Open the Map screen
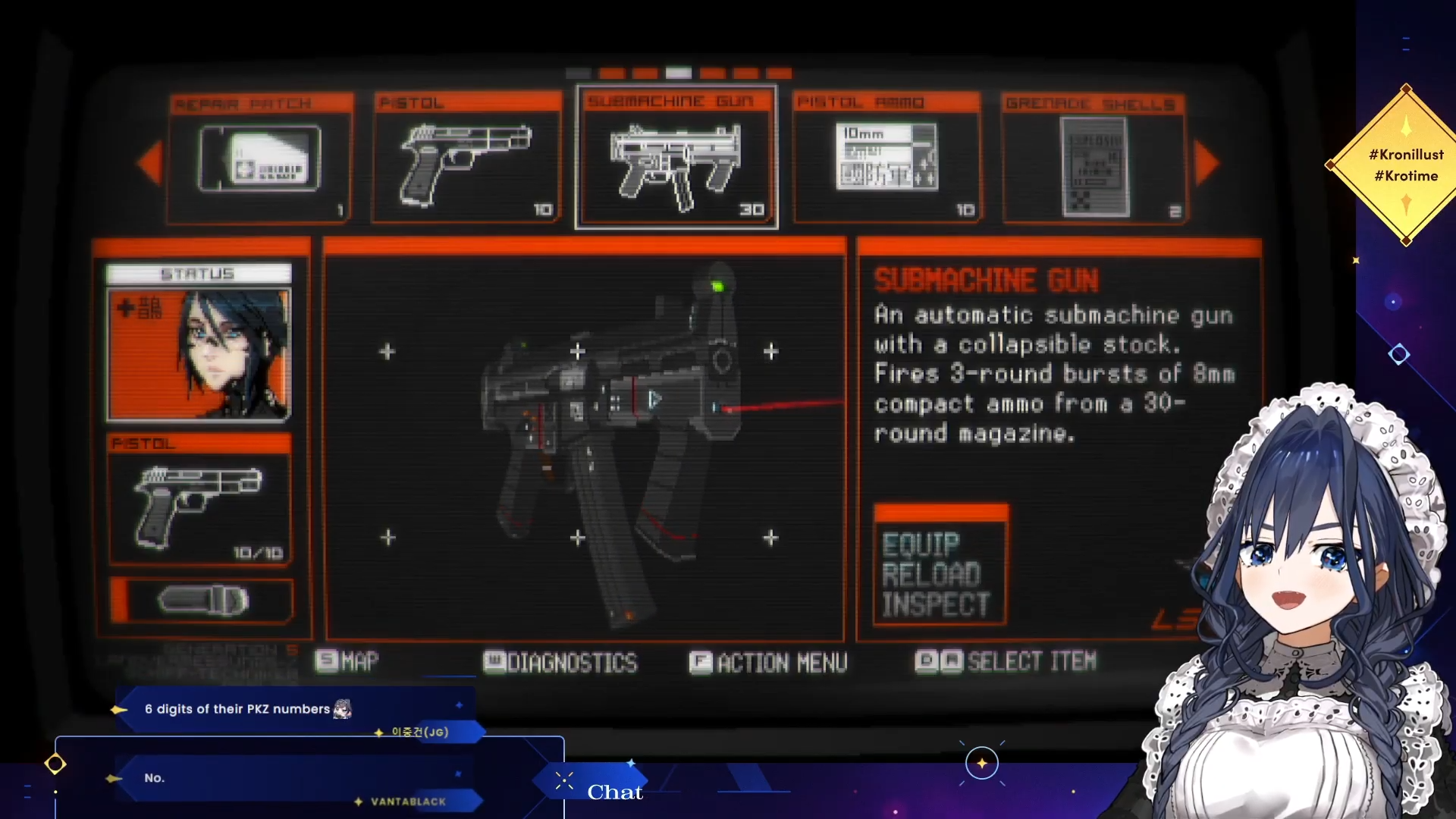The image size is (1456, 819). pos(348,661)
